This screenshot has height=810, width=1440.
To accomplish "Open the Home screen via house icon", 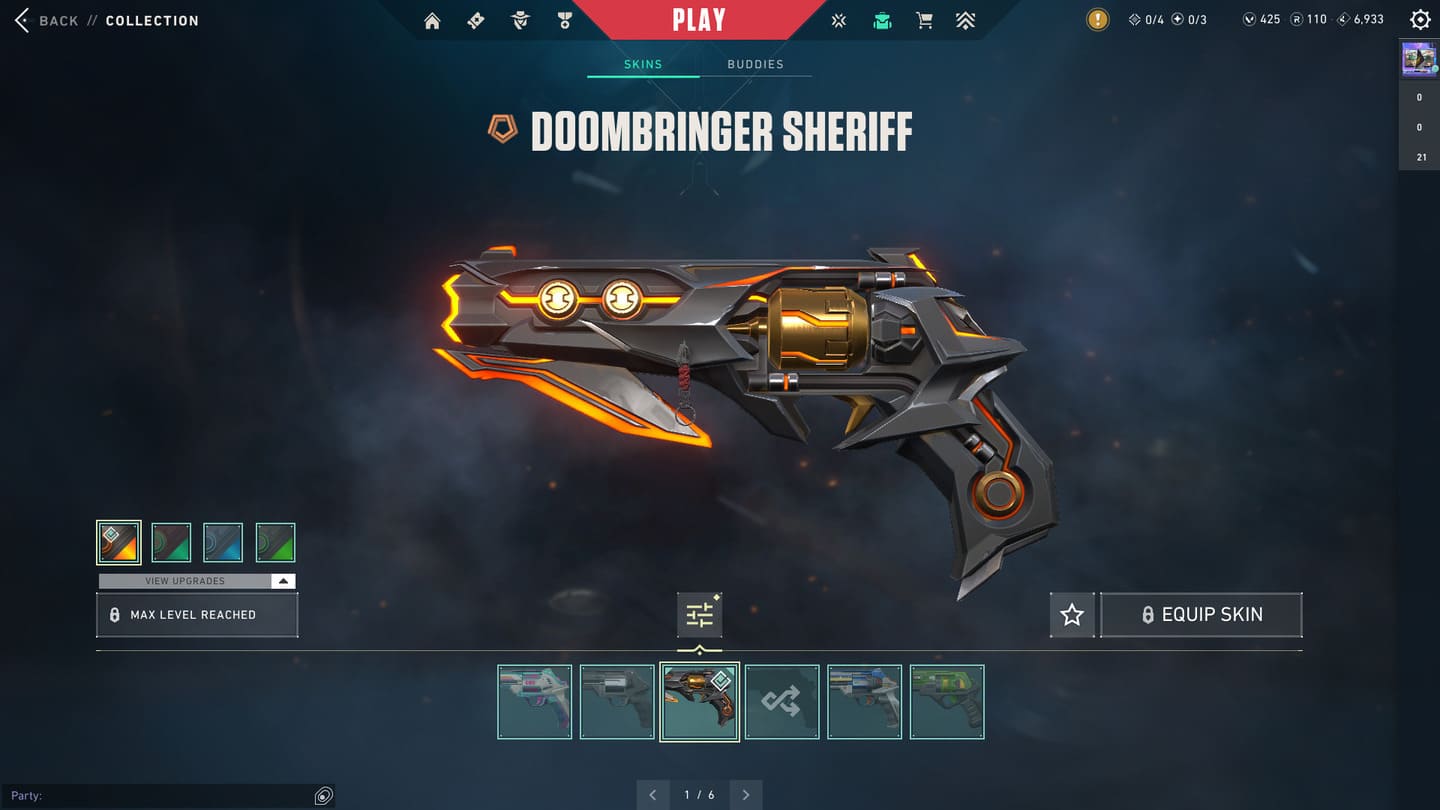I will 432,21.
